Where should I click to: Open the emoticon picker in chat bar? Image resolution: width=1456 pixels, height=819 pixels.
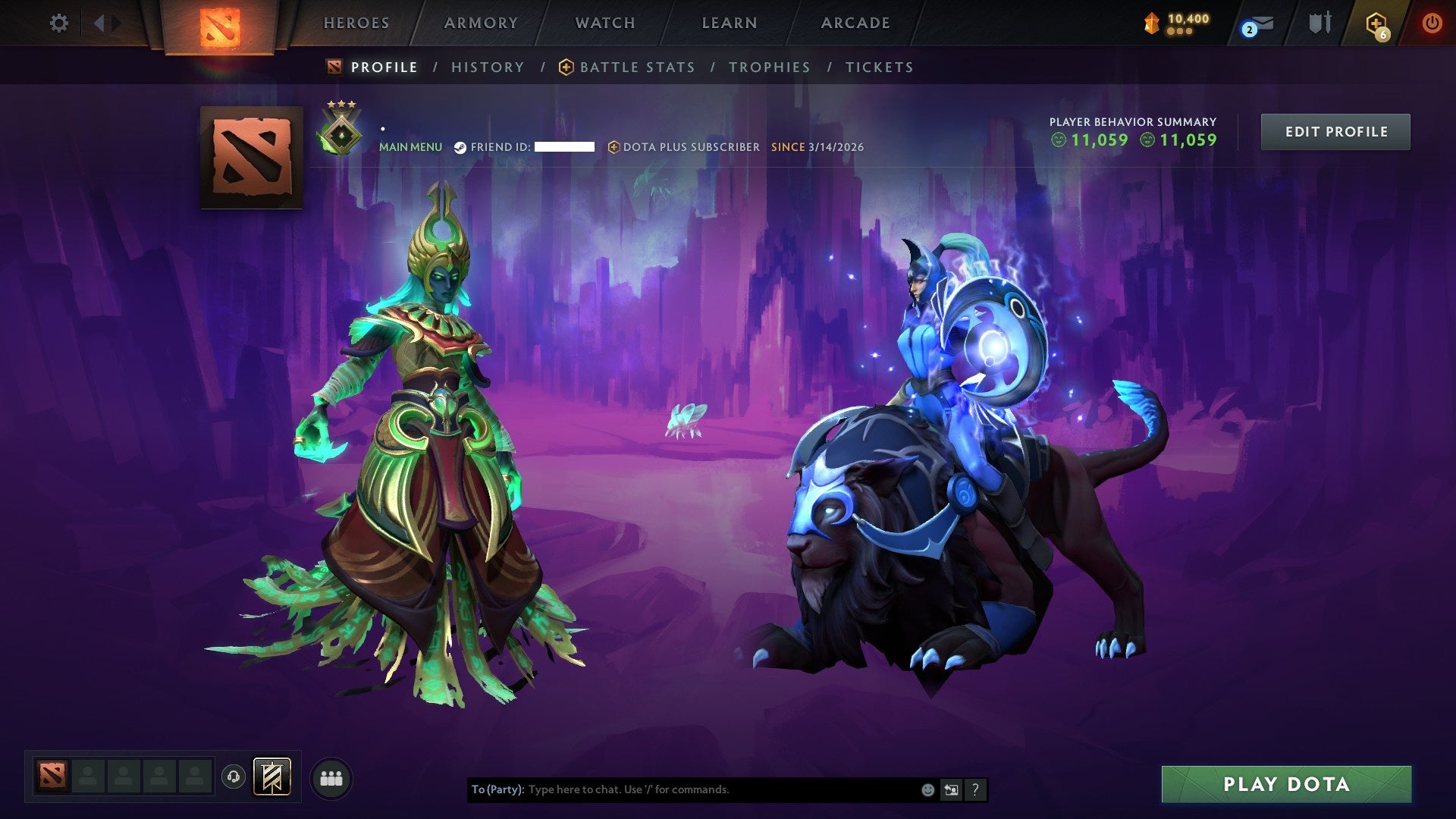click(927, 789)
